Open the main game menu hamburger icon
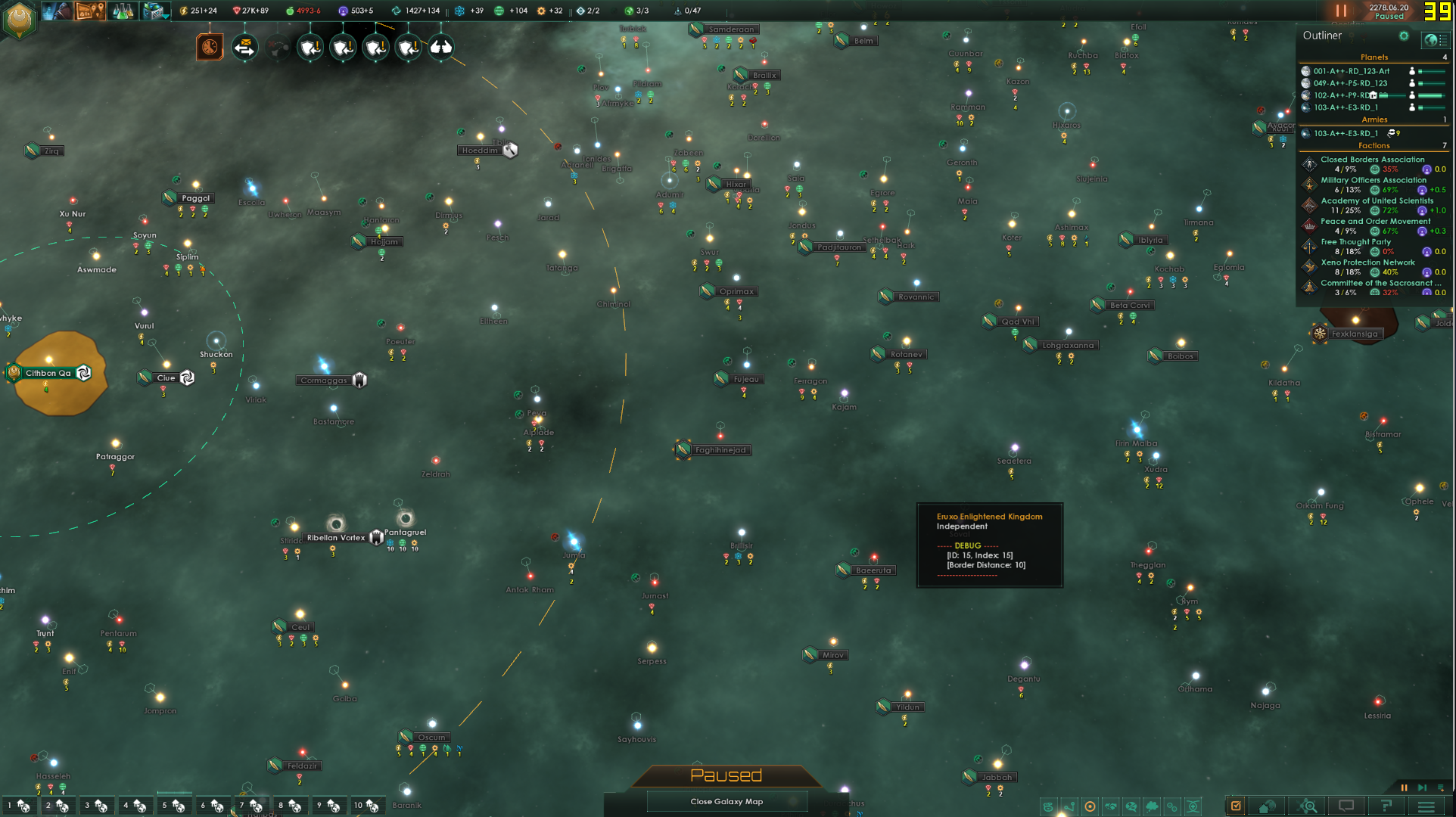This screenshot has width=1456, height=817. (x=1426, y=806)
